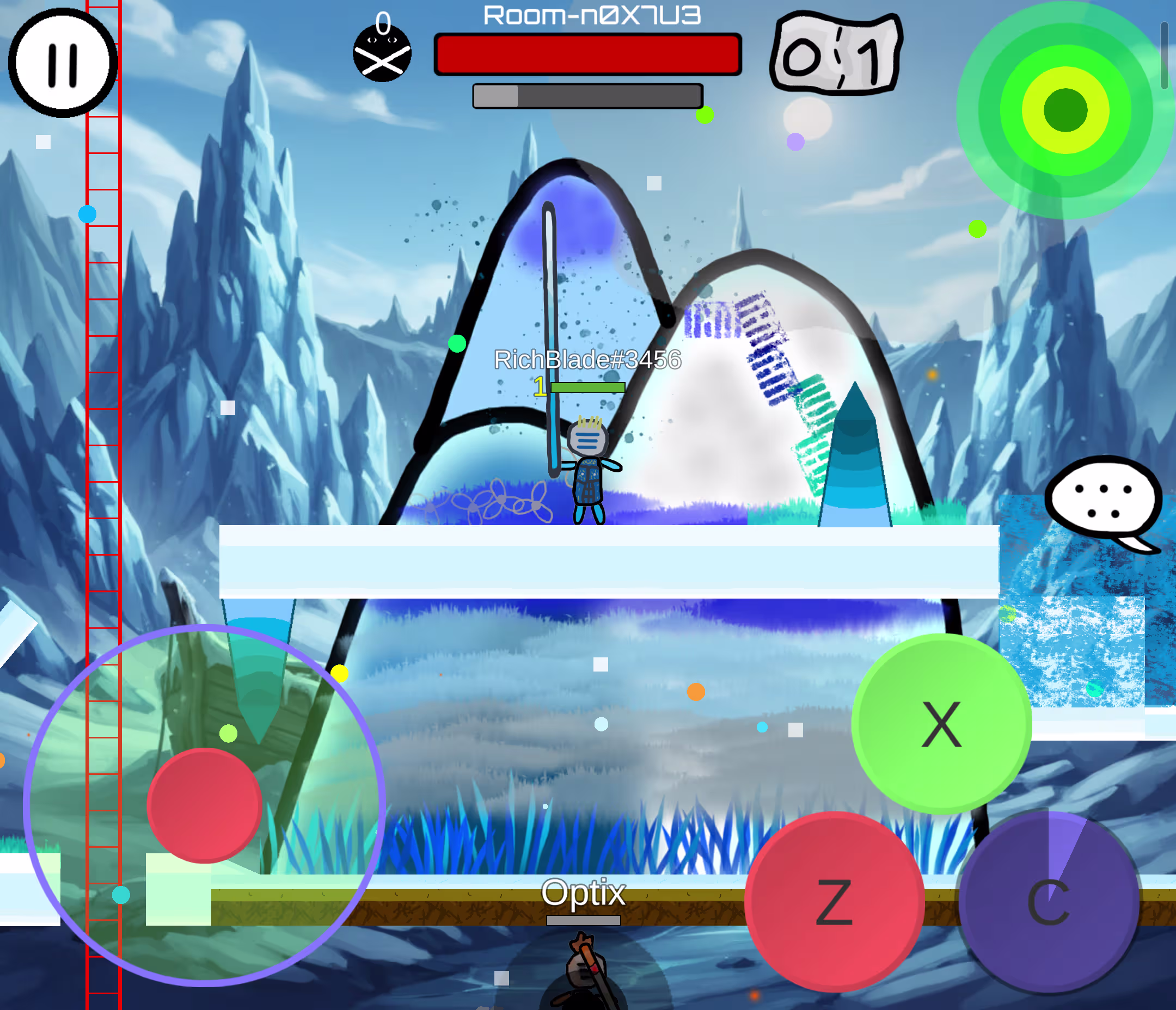Tap the level 1 badge beside the green bar

[540, 387]
